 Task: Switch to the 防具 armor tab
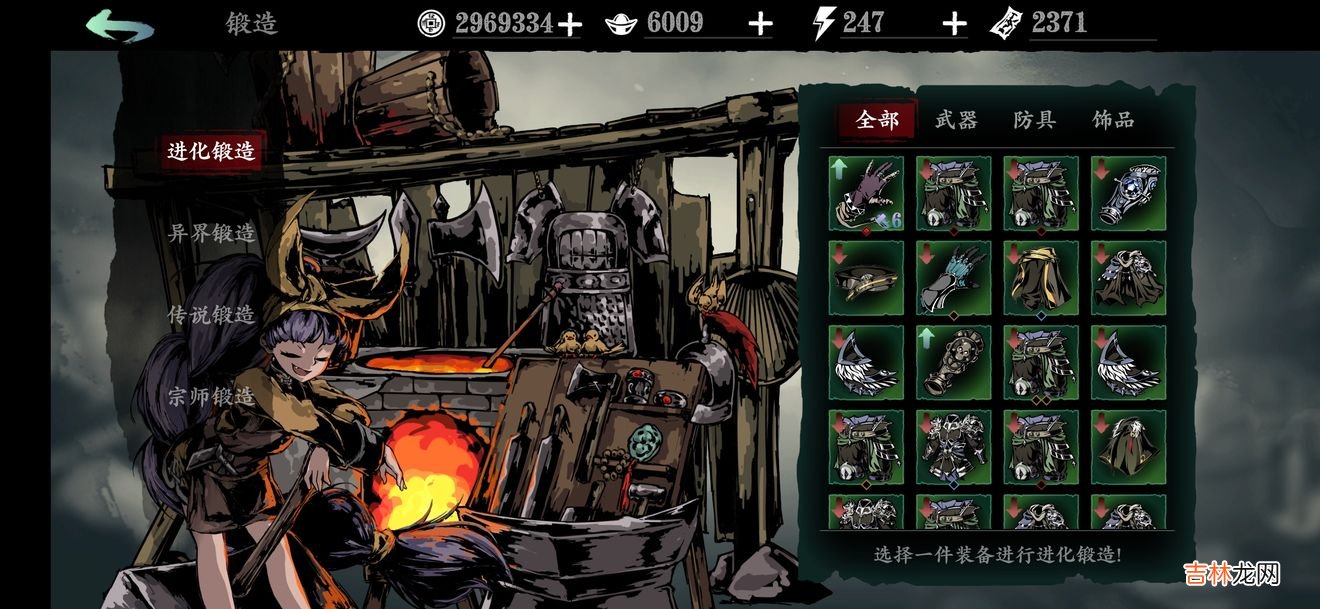tap(1034, 121)
